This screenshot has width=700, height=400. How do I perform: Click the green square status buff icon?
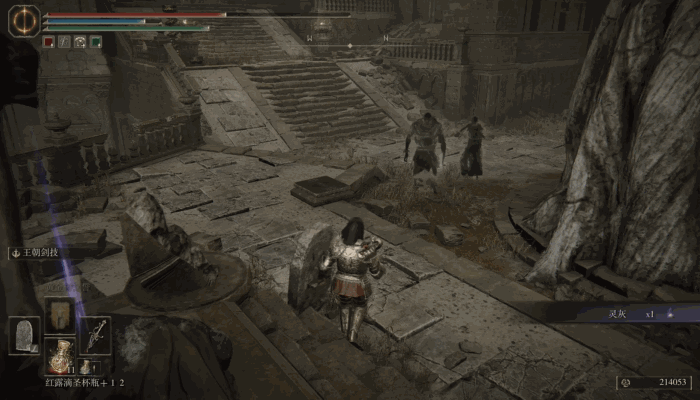pos(96,42)
